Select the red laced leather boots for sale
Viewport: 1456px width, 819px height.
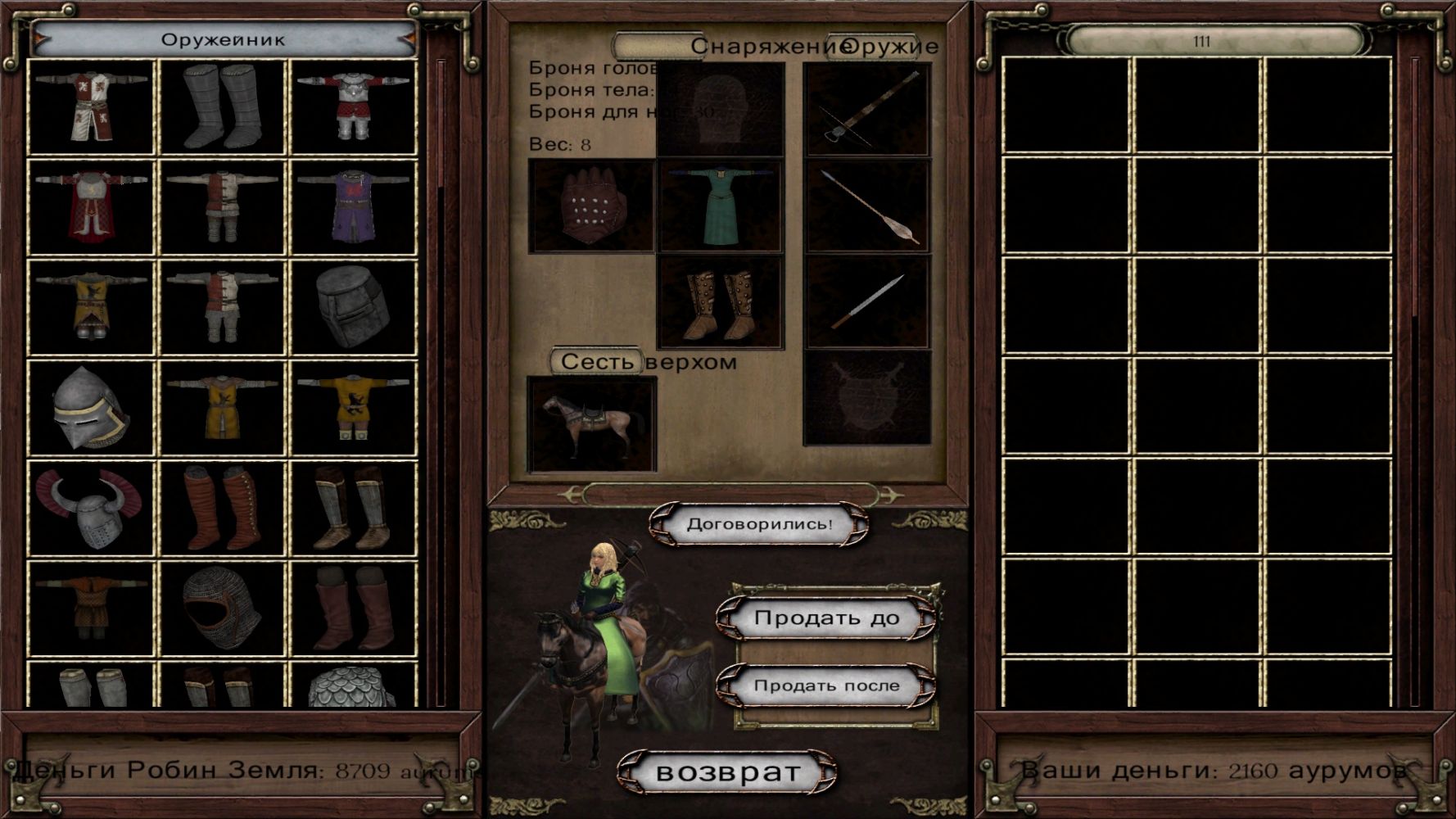(x=222, y=509)
